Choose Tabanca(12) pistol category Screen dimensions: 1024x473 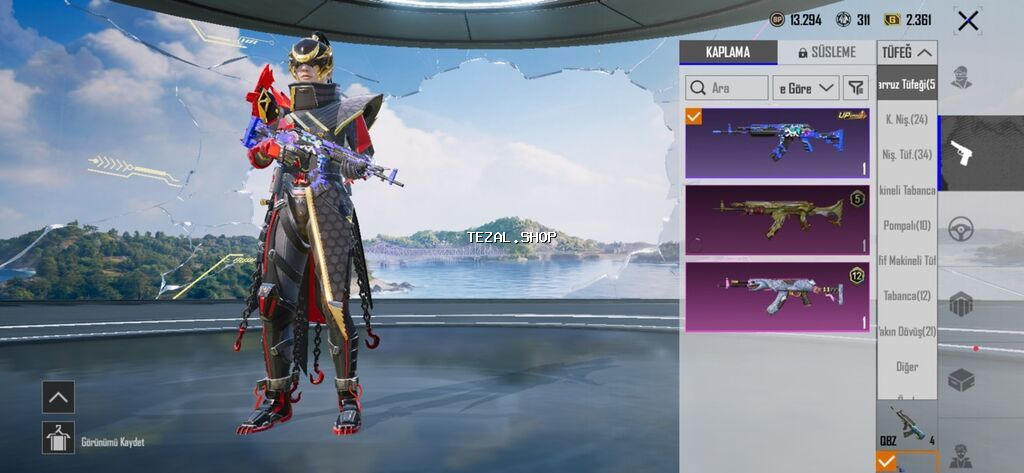907,296
